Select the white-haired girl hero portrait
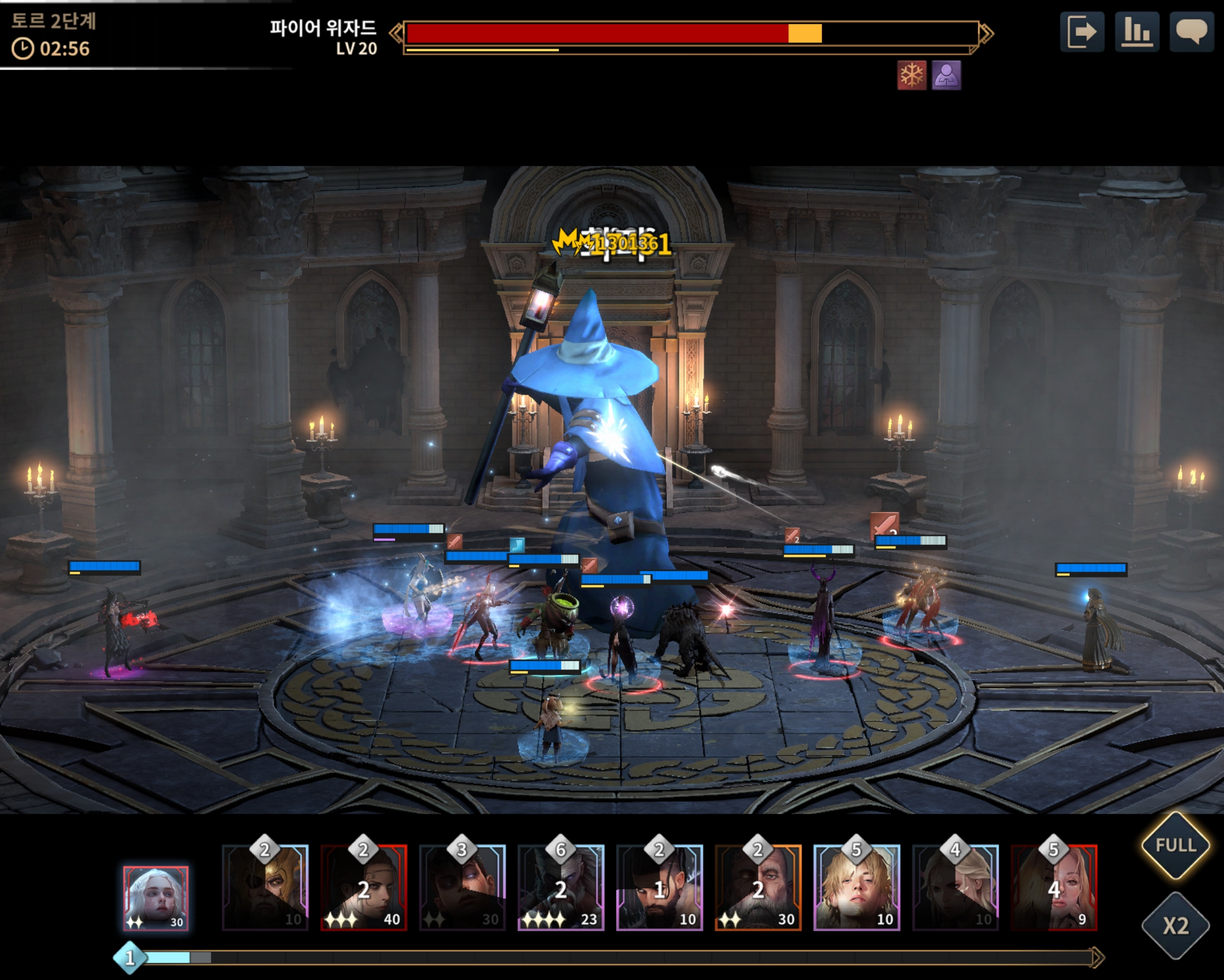 [x=156, y=898]
